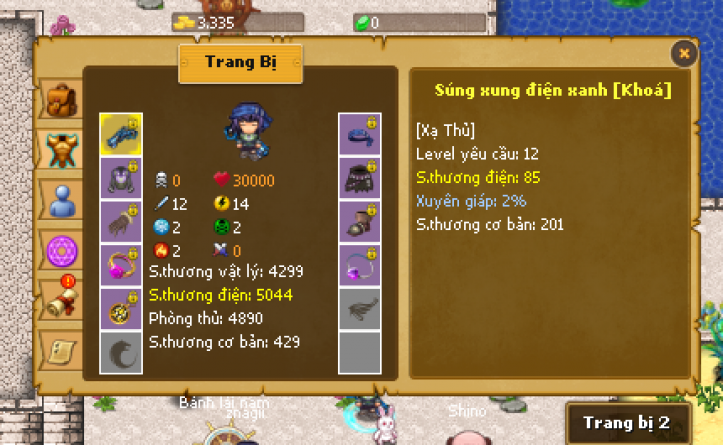The height and width of the screenshot is (445, 723).
Task: Select the brown gloves equipment slot
Action: 121,222
